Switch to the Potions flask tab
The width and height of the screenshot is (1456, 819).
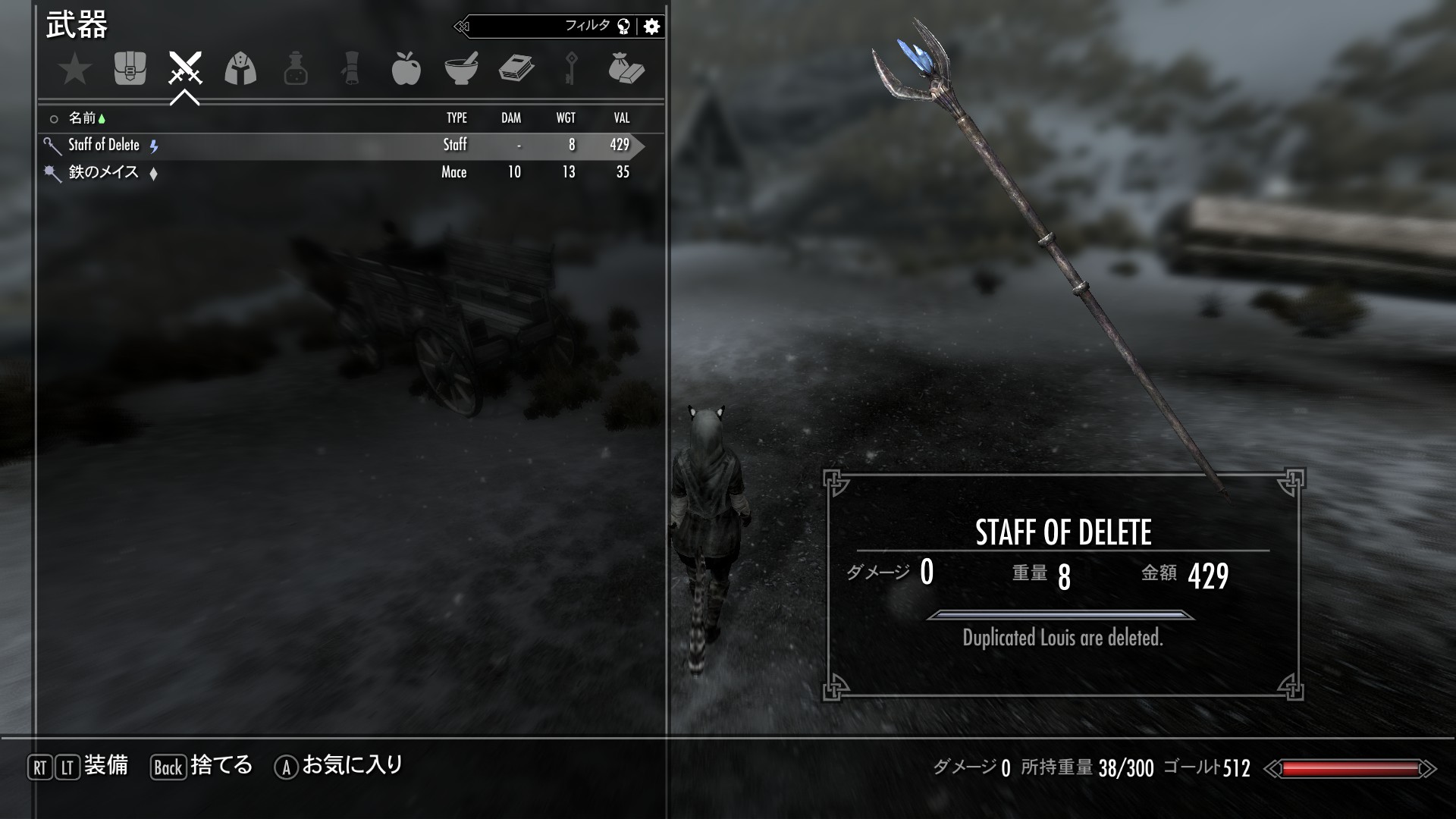(x=296, y=69)
